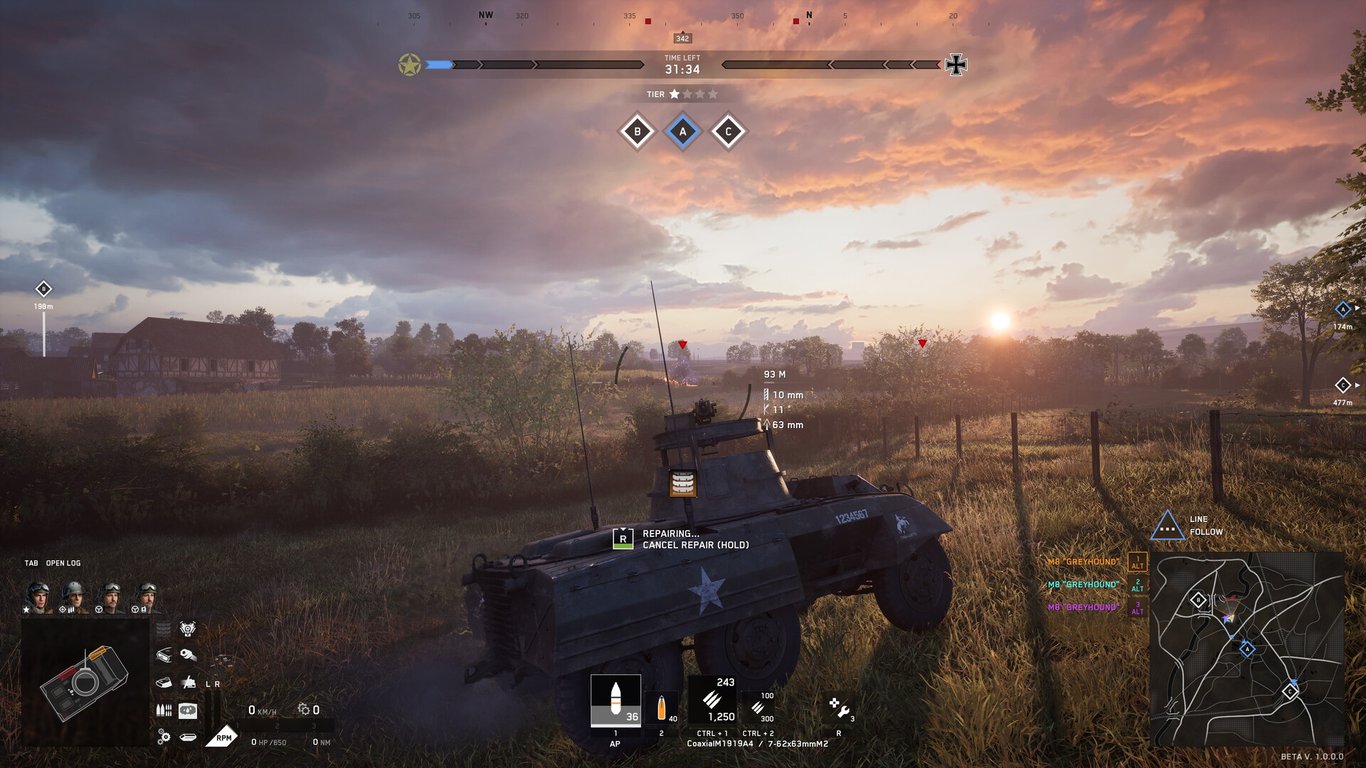Toggle the Line Follow squad order

[x=1168, y=524]
